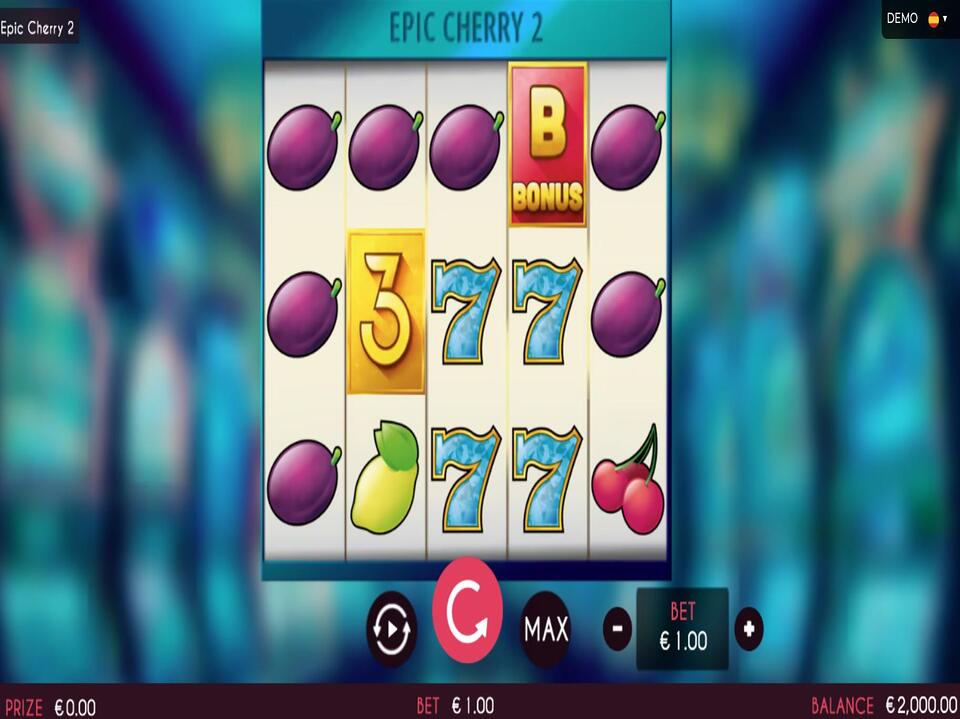Decrease the bet with the minus button

(x=617, y=629)
